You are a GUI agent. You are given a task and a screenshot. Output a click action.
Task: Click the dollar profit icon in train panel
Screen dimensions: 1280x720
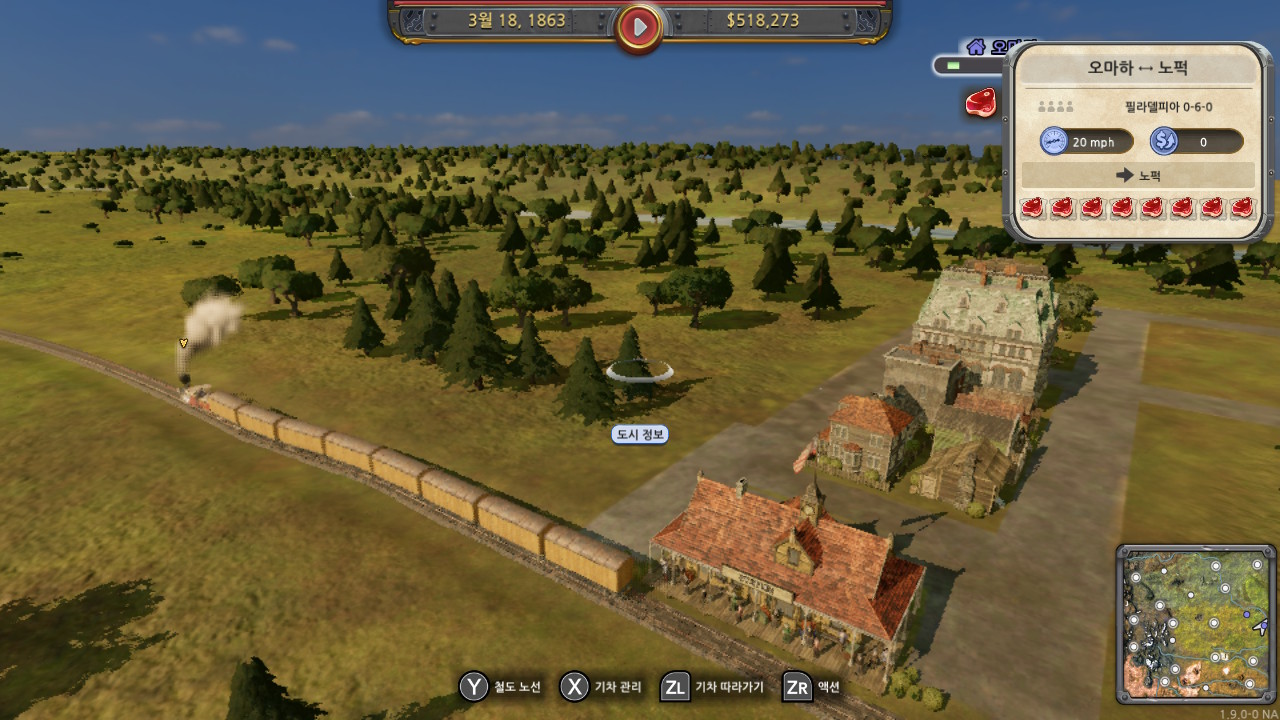[1163, 141]
